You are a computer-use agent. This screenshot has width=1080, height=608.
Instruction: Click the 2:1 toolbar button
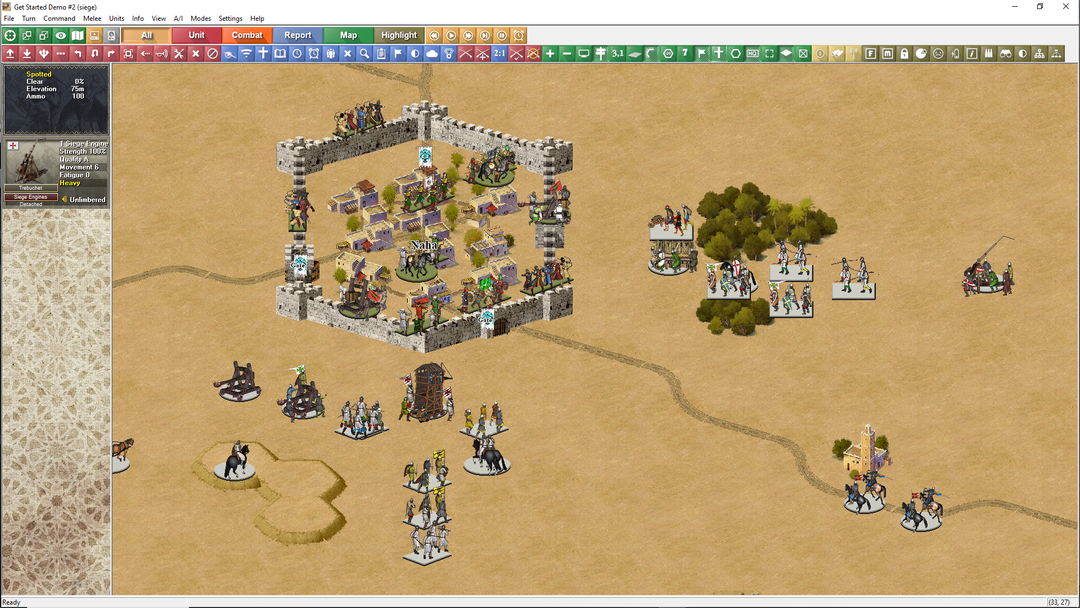pos(499,53)
